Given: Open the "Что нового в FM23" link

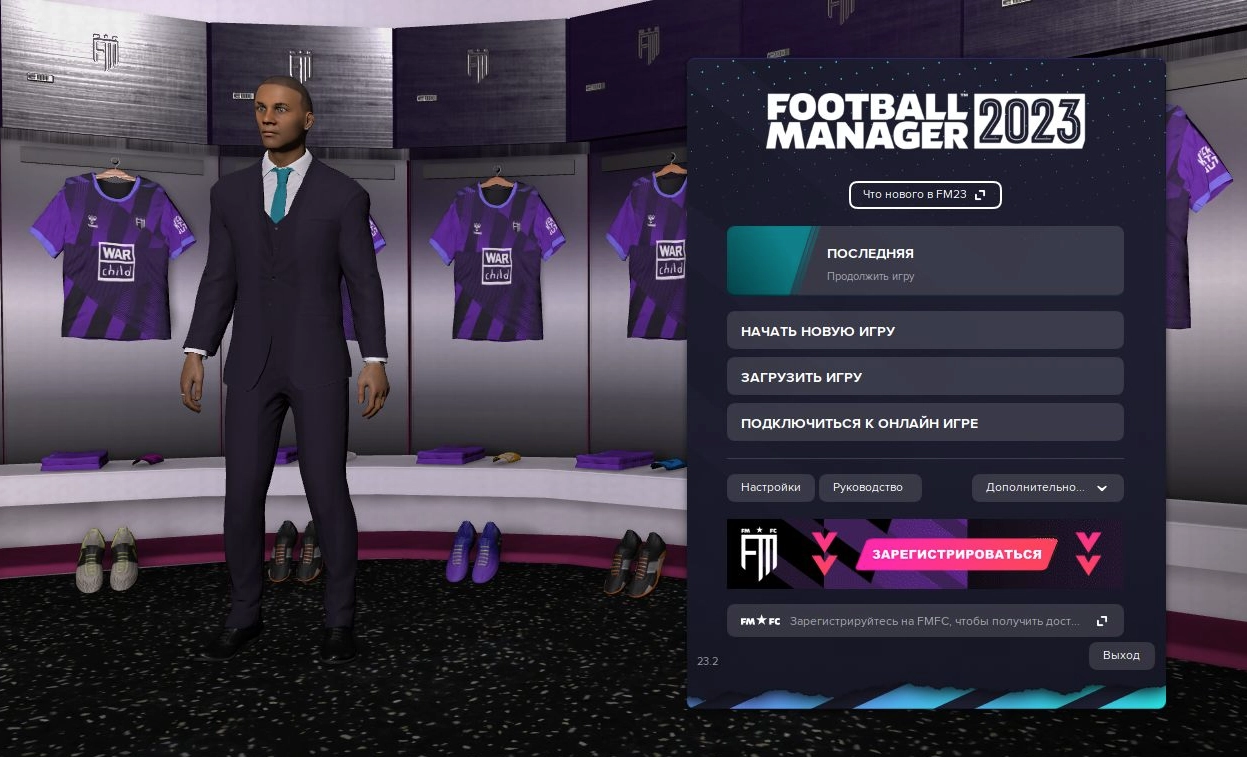Looking at the screenshot, I should [925, 195].
